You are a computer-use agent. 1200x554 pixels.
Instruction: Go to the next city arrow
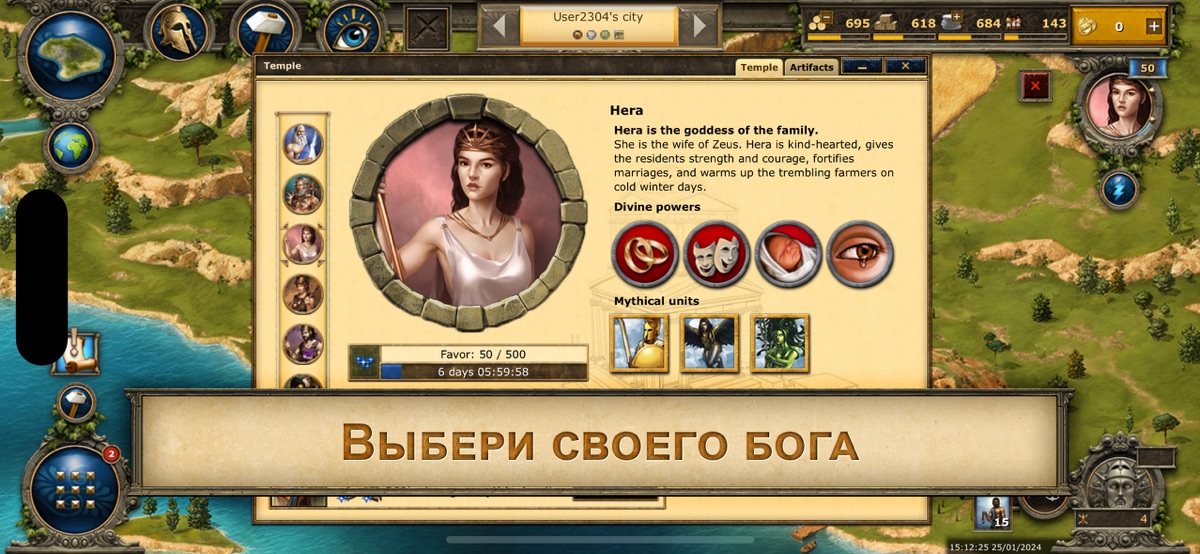tap(699, 25)
